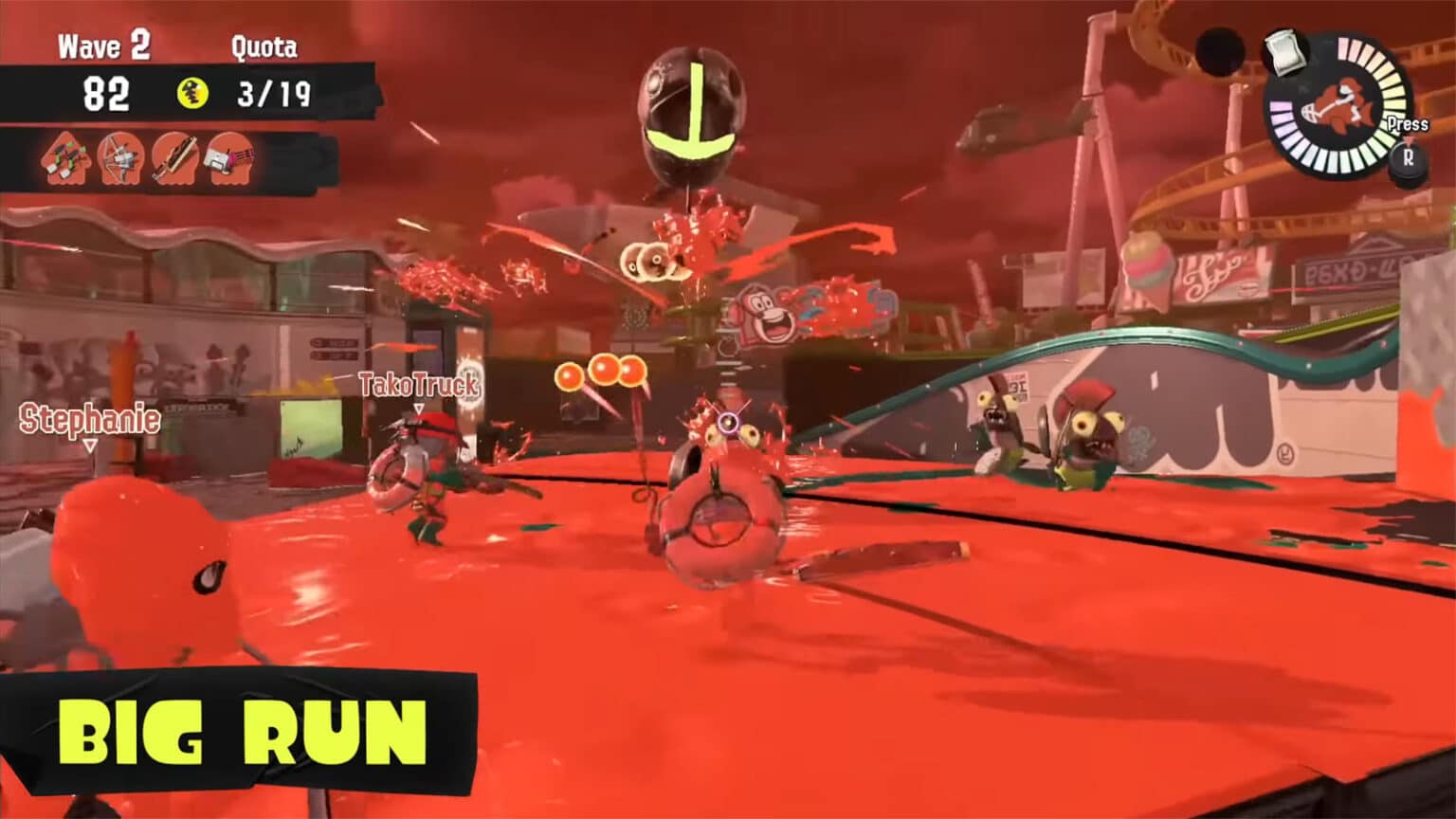Toggle the Wave 2 timer display
Viewport: 1456px width, 819px height.
(107, 92)
